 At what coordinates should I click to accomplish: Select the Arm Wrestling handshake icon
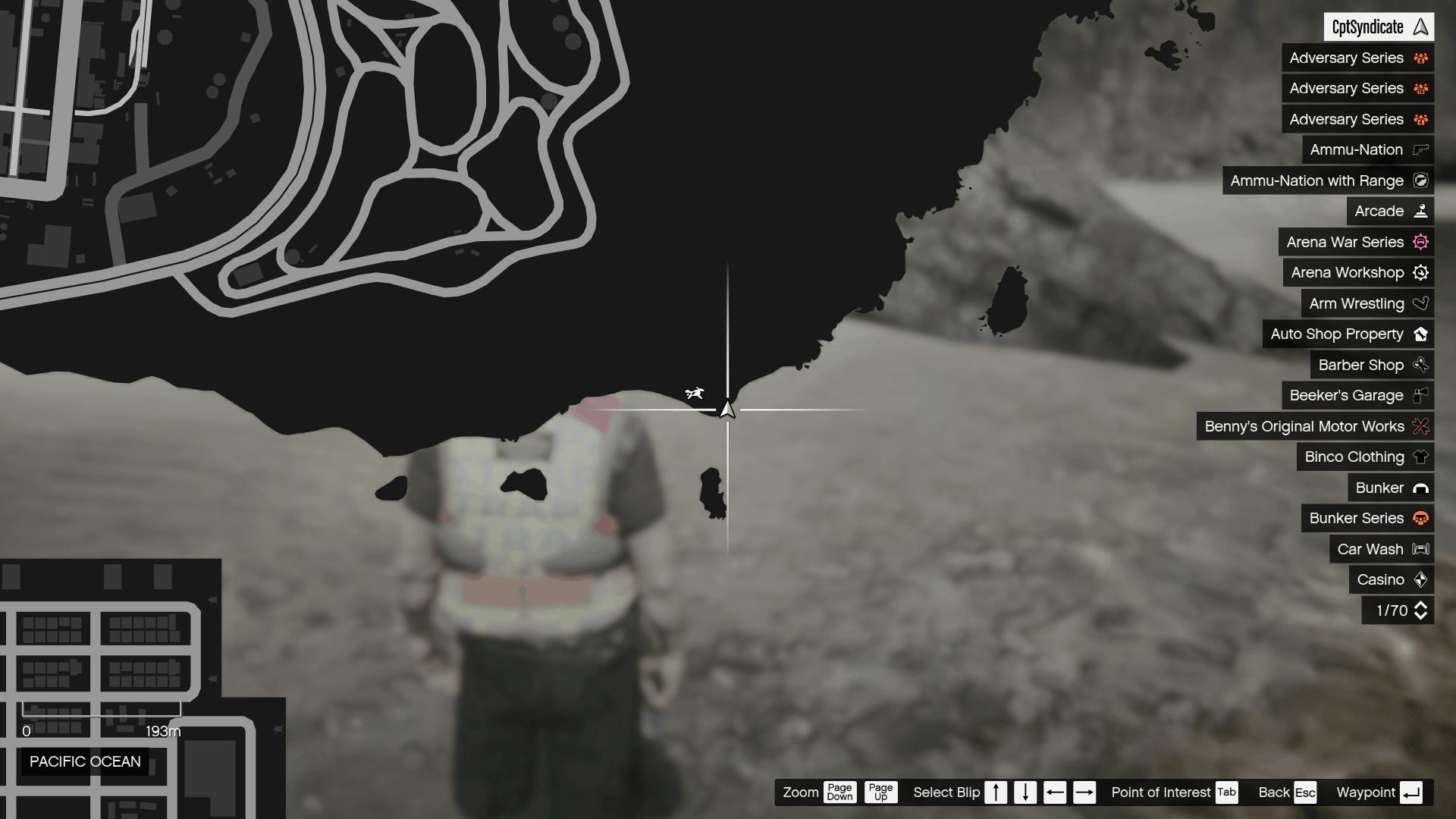click(x=1421, y=303)
